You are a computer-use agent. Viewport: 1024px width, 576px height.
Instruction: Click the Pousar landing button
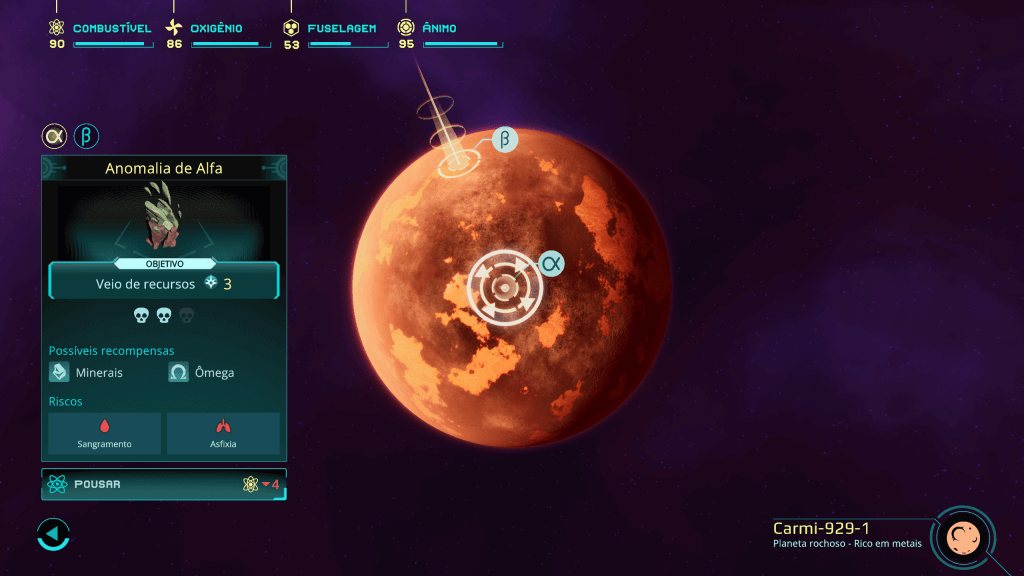coord(164,484)
